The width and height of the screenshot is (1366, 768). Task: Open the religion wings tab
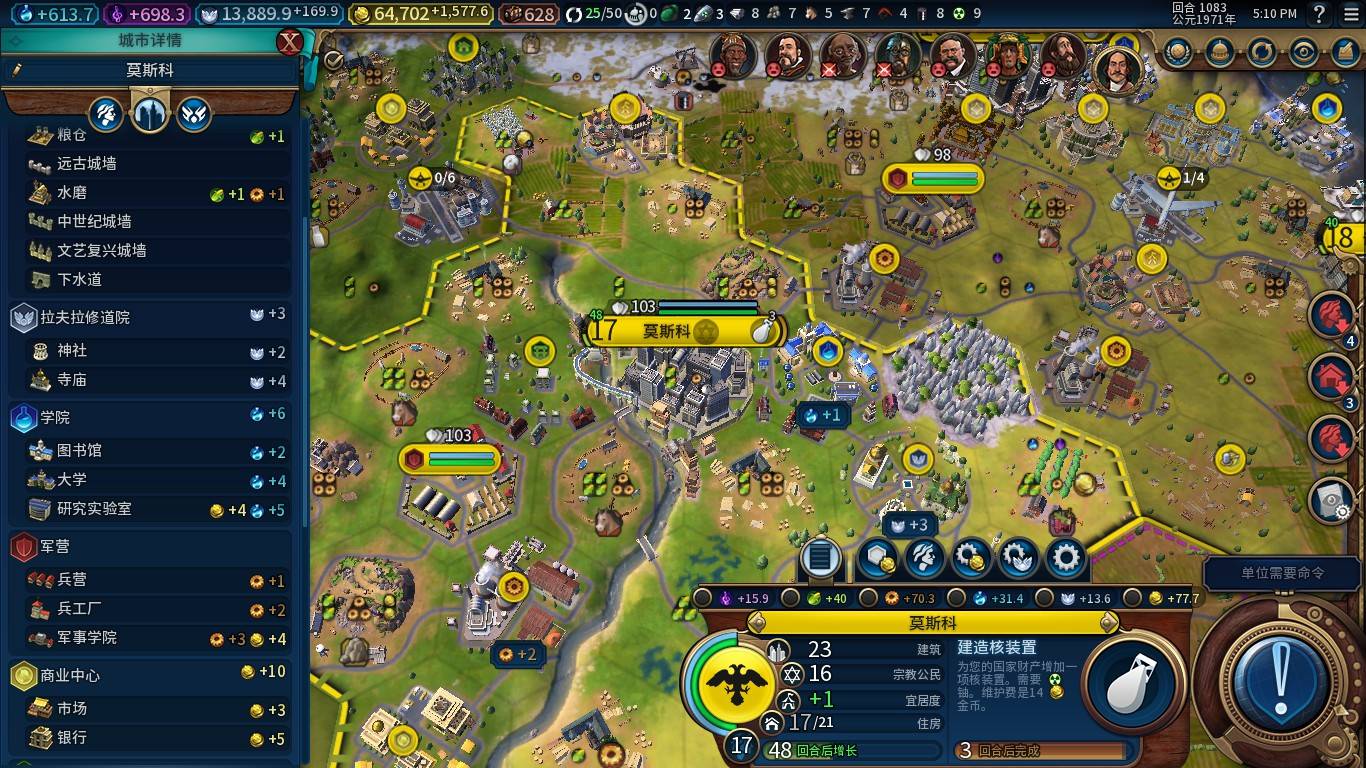[x=194, y=114]
